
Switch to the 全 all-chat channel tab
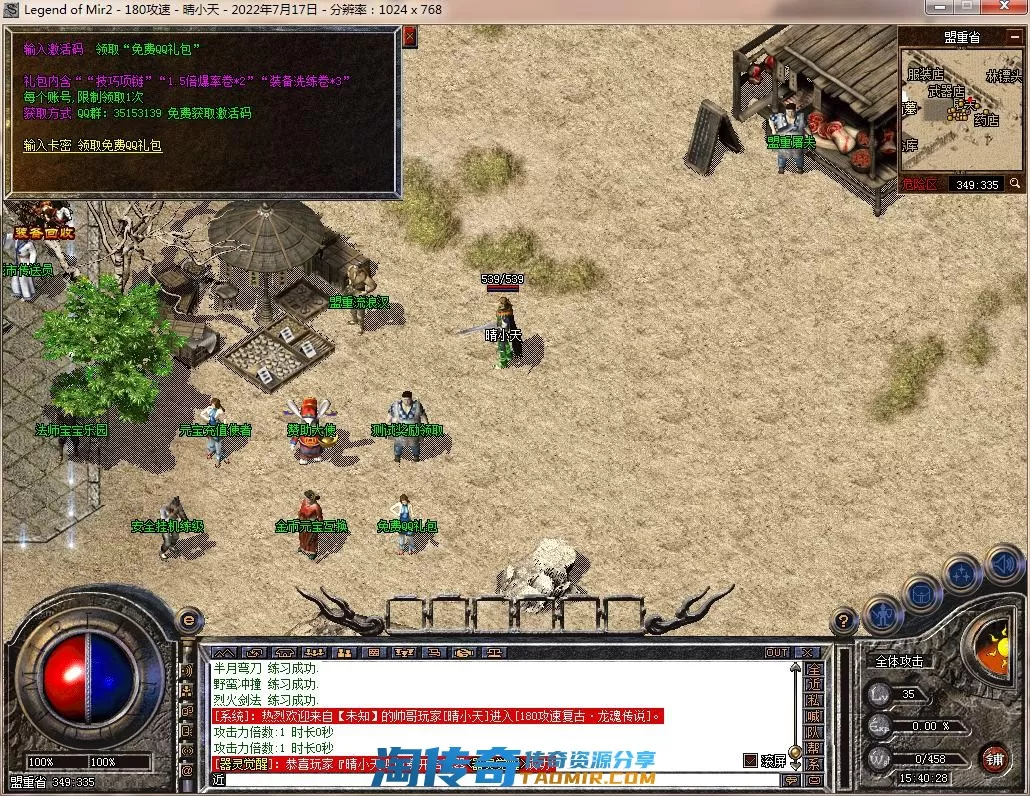pyautogui.click(x=814, y=669)
